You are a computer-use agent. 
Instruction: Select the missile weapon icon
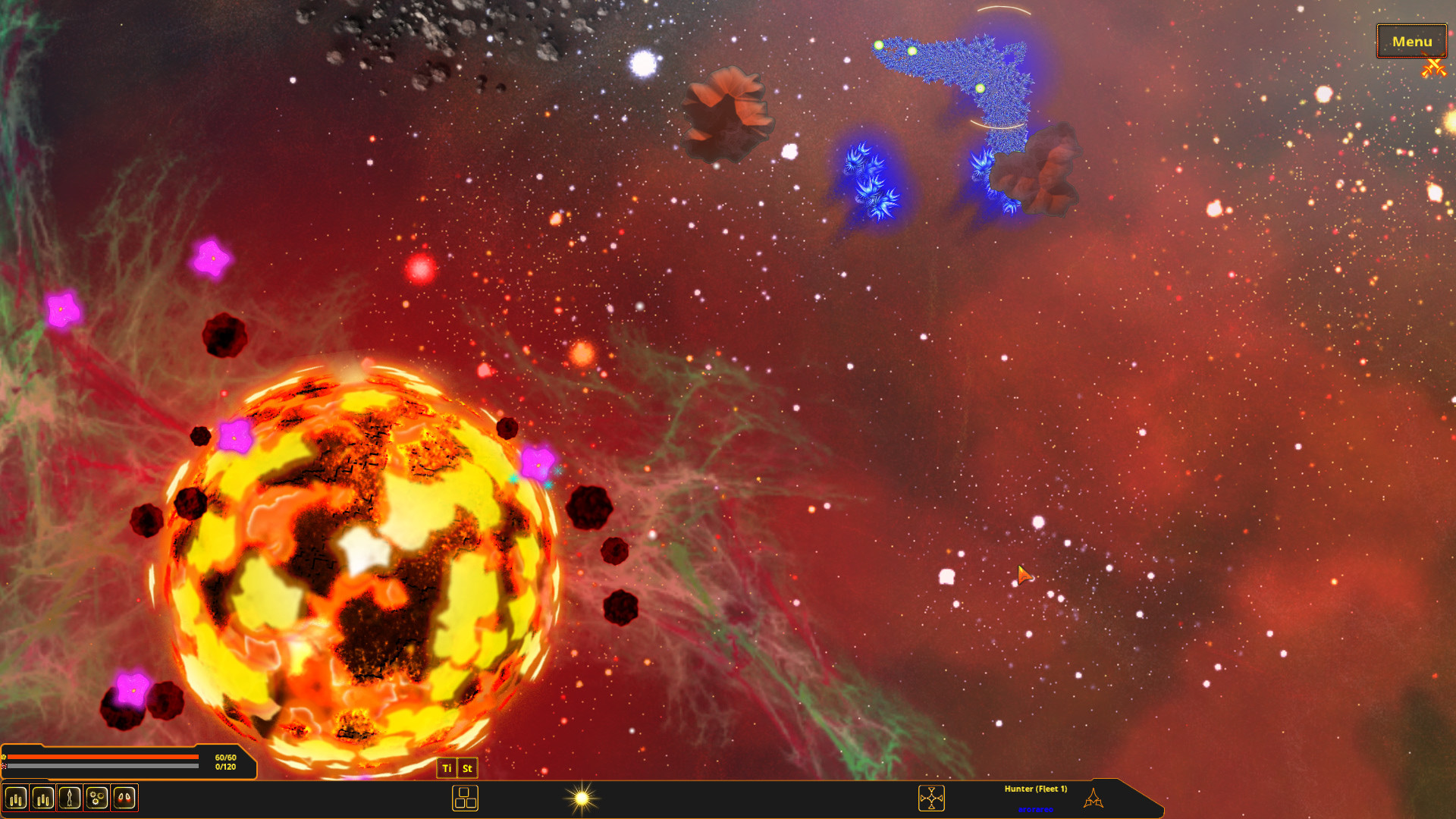click(x=69, y=797)
